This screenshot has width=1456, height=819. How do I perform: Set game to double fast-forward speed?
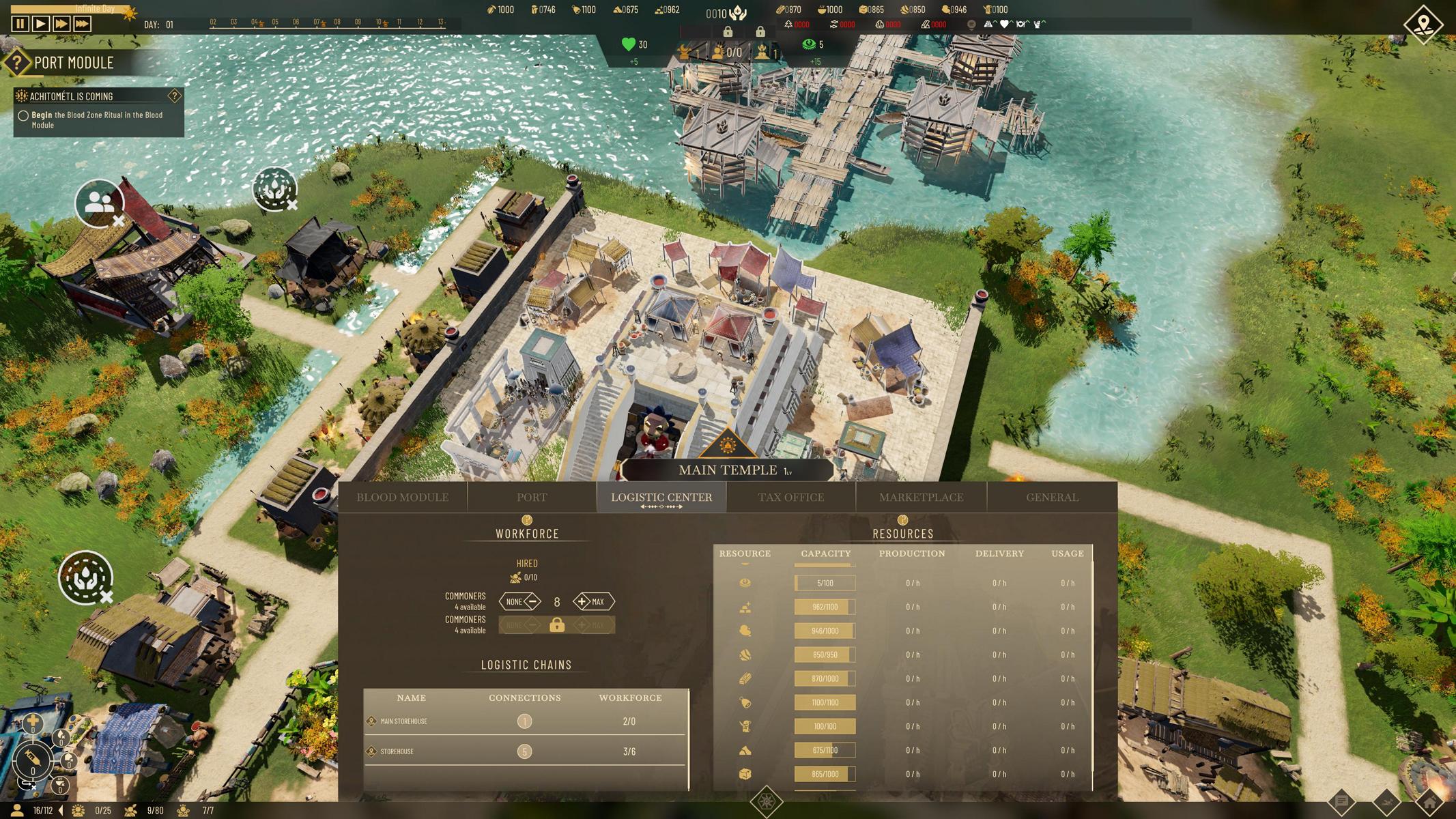(x=61, y=24)
